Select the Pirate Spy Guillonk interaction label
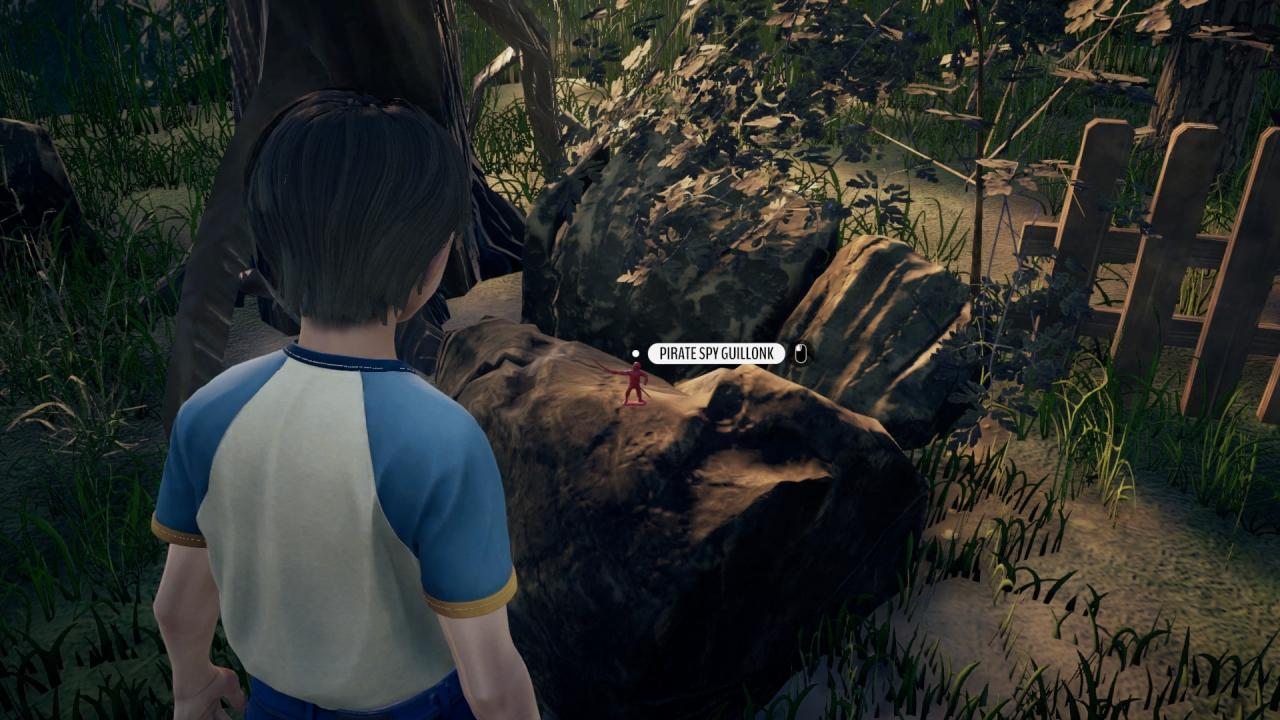This screenshot has height=720, width=1280. tap(716, 354)
